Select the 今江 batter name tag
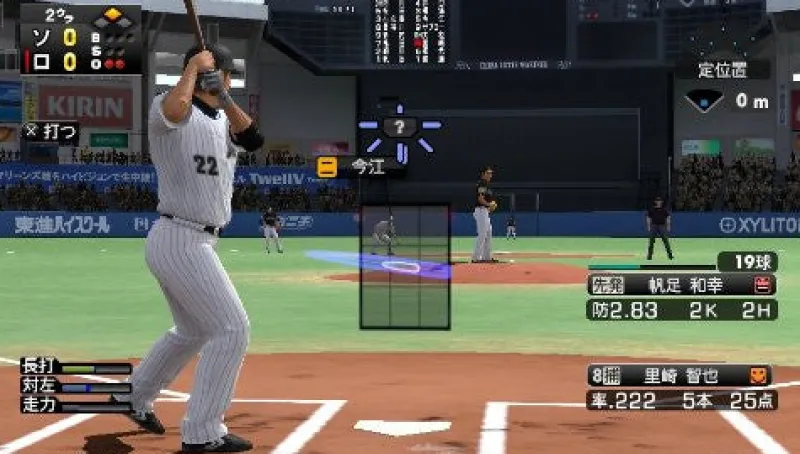Screen dimensions: 800x454 pos(361,167)
